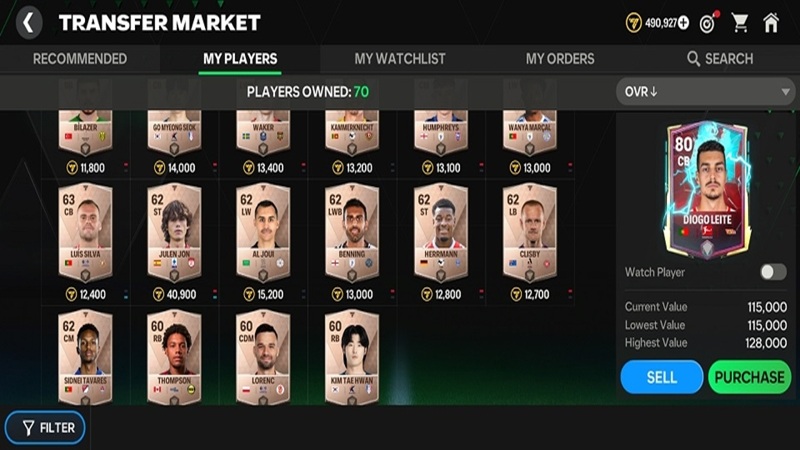Open the Filter options
The image size is (800, 450).
click(x=45, y=428)
